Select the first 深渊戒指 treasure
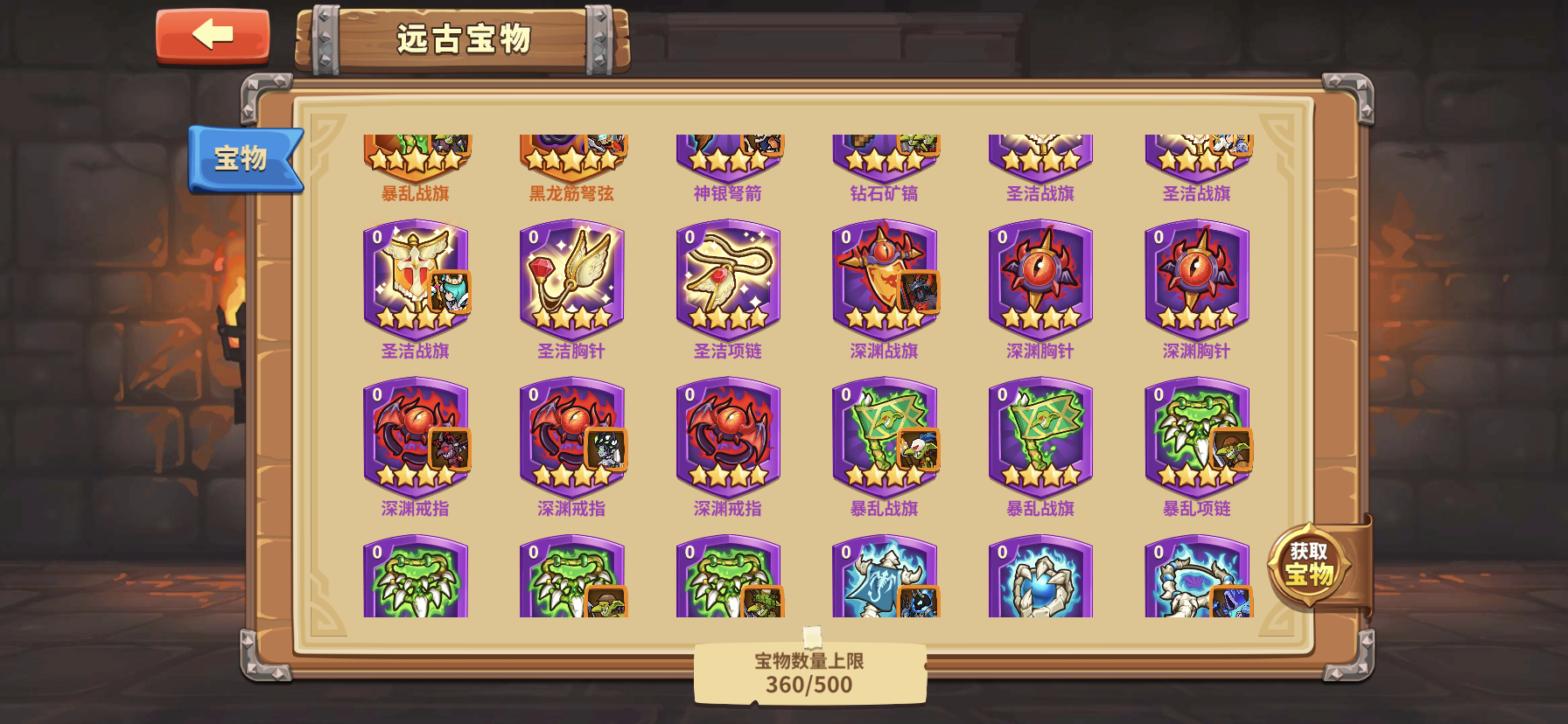Viewport: 1568px width, 724px height. tap(416, 437)
